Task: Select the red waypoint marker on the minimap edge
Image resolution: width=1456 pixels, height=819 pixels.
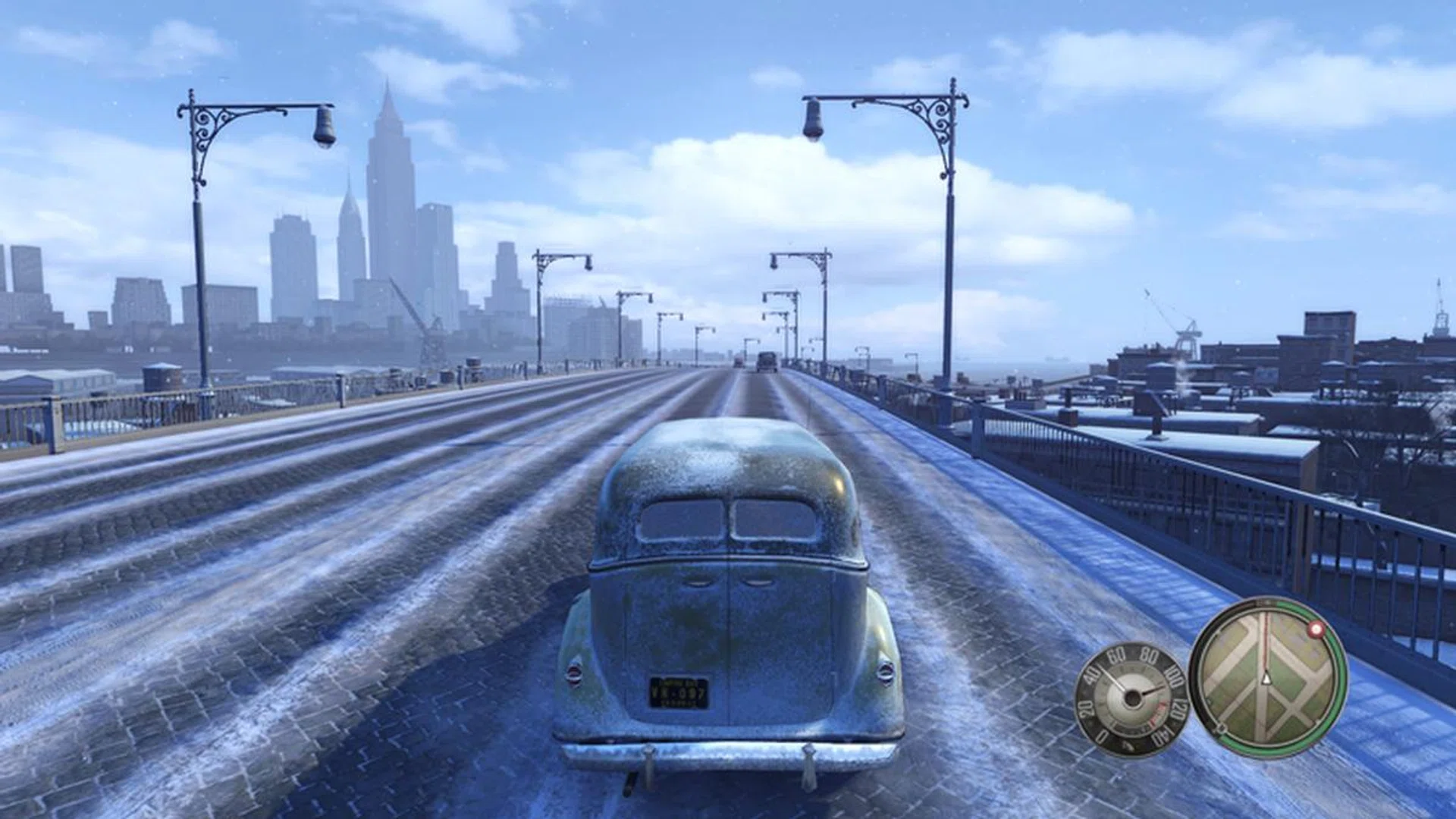Action: pos(1316,629)
